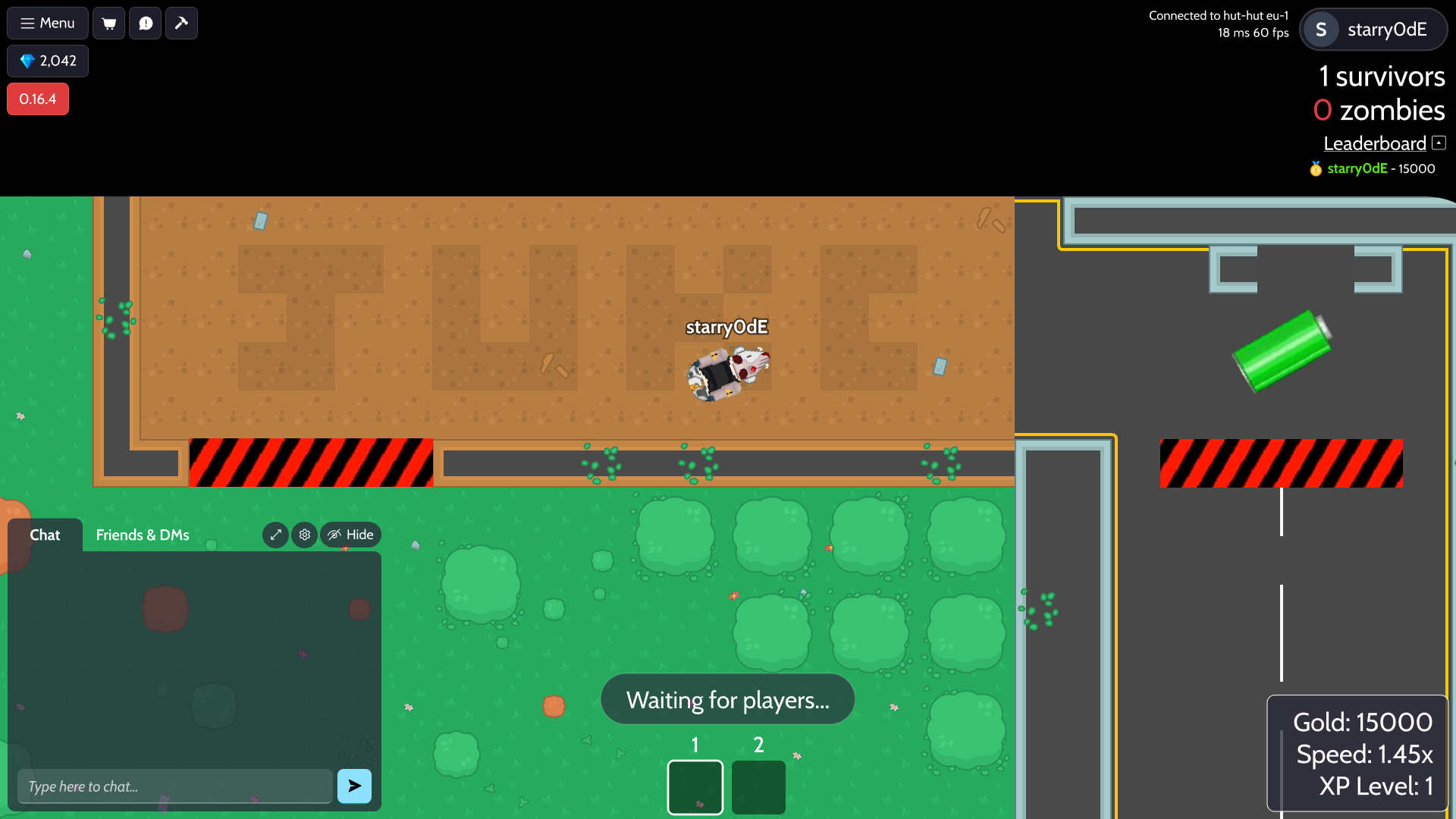Click the chat send arrow icon

pos(354,786)
